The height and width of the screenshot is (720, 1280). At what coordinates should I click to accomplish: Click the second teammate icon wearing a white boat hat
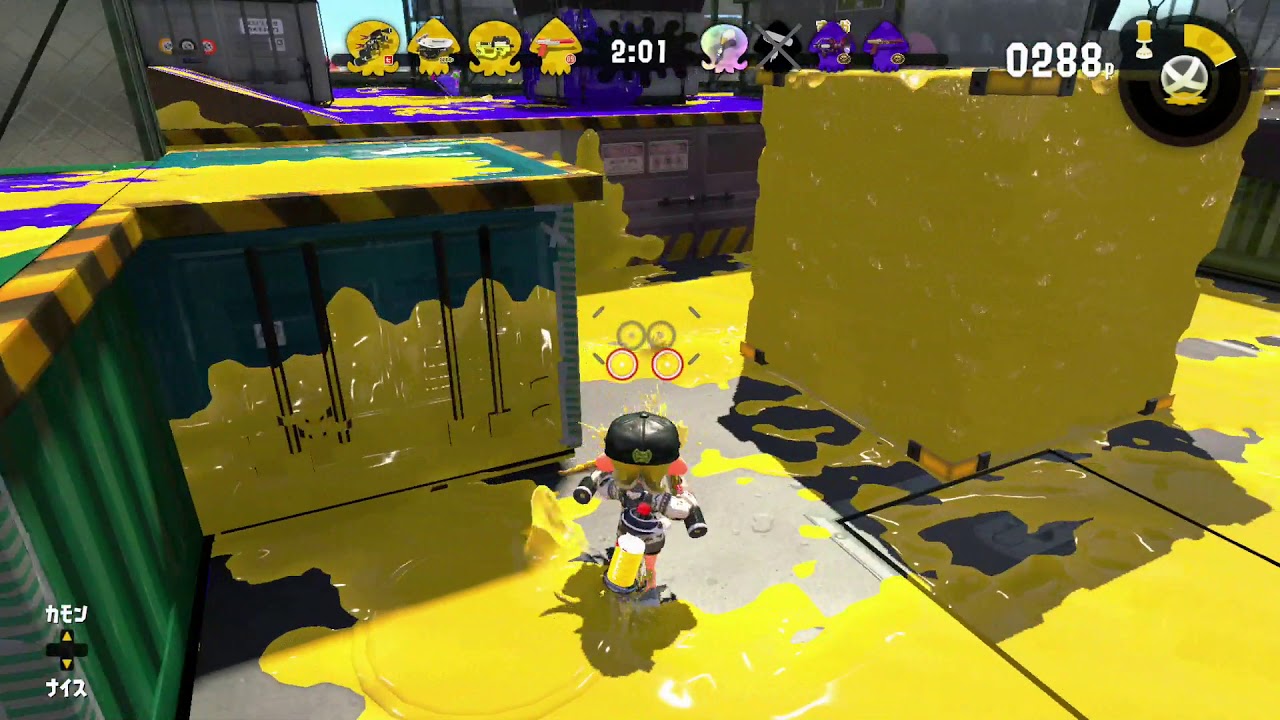[435, 45]
